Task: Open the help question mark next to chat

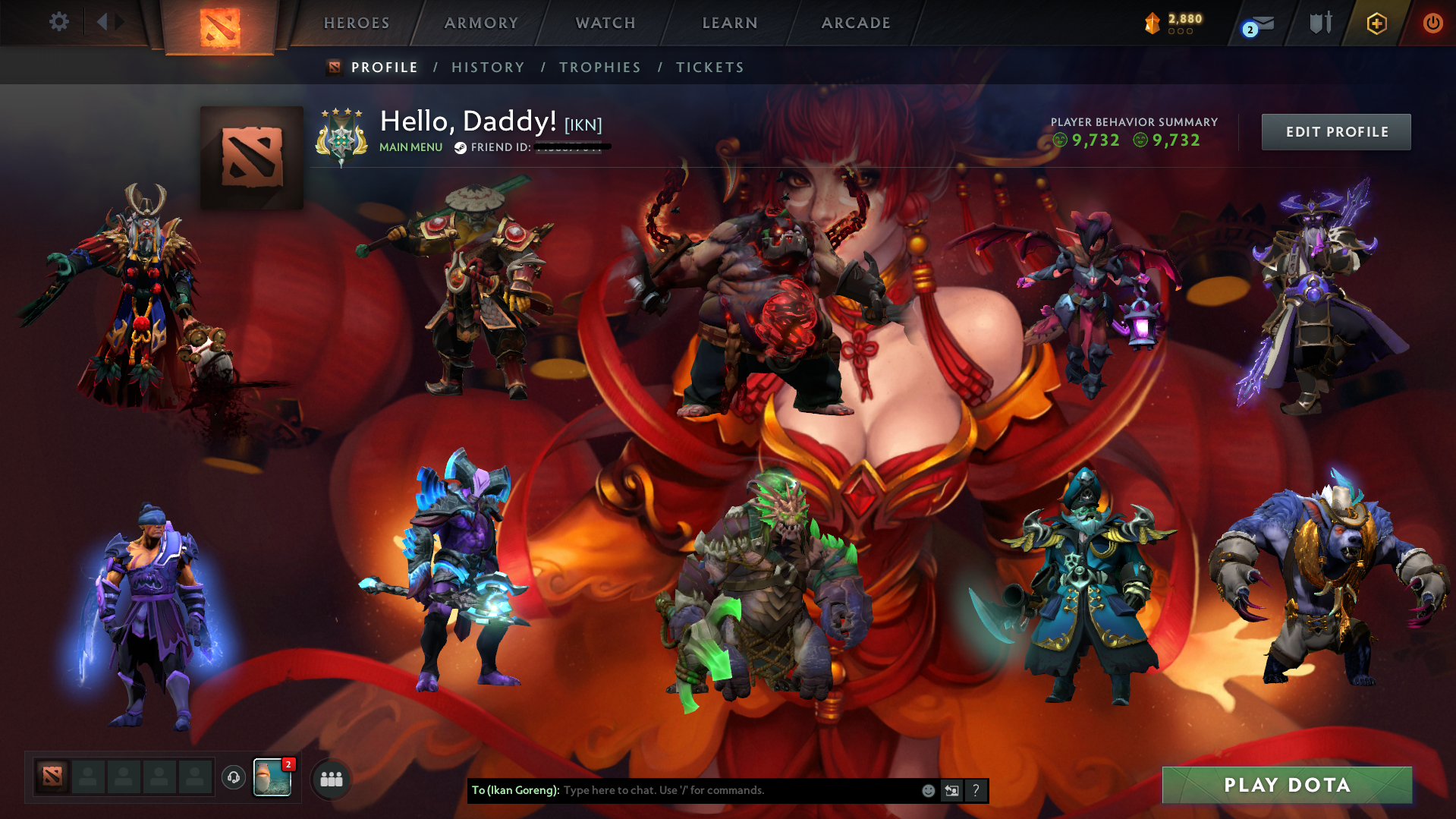Action: tap(976, 790)
